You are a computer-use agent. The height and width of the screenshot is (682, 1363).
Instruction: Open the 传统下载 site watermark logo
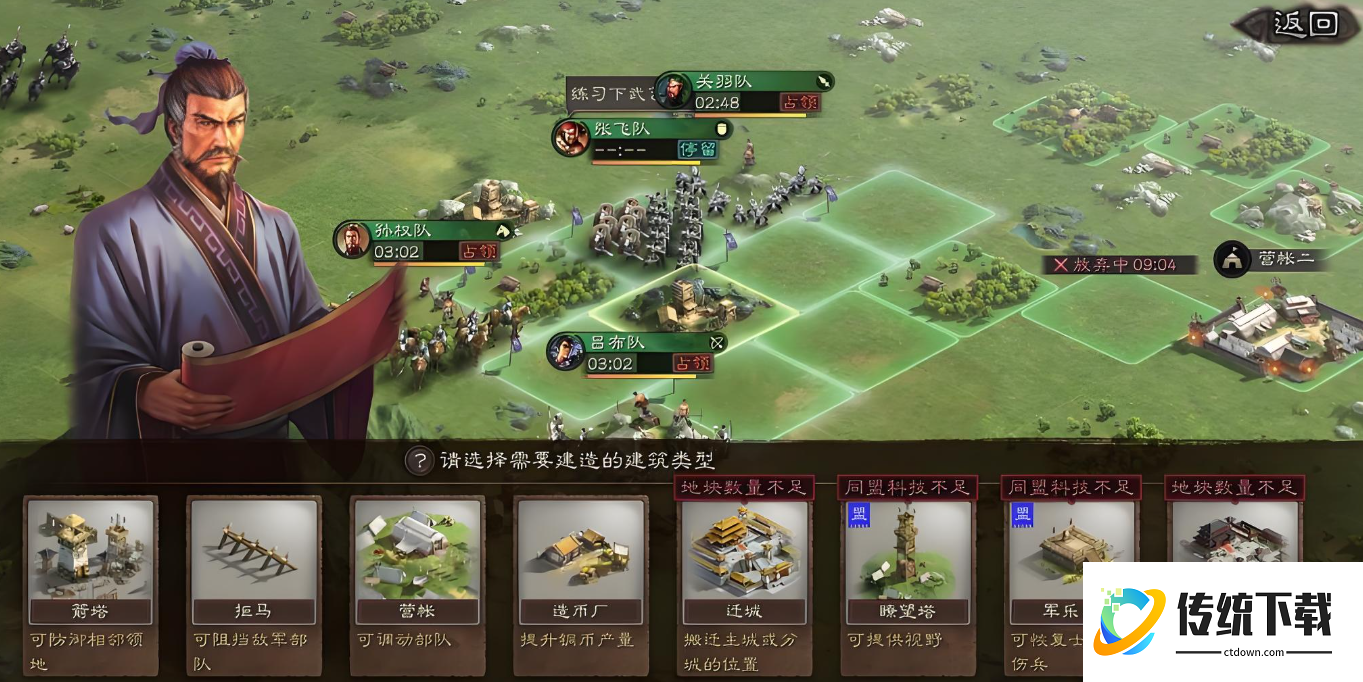1221,621
